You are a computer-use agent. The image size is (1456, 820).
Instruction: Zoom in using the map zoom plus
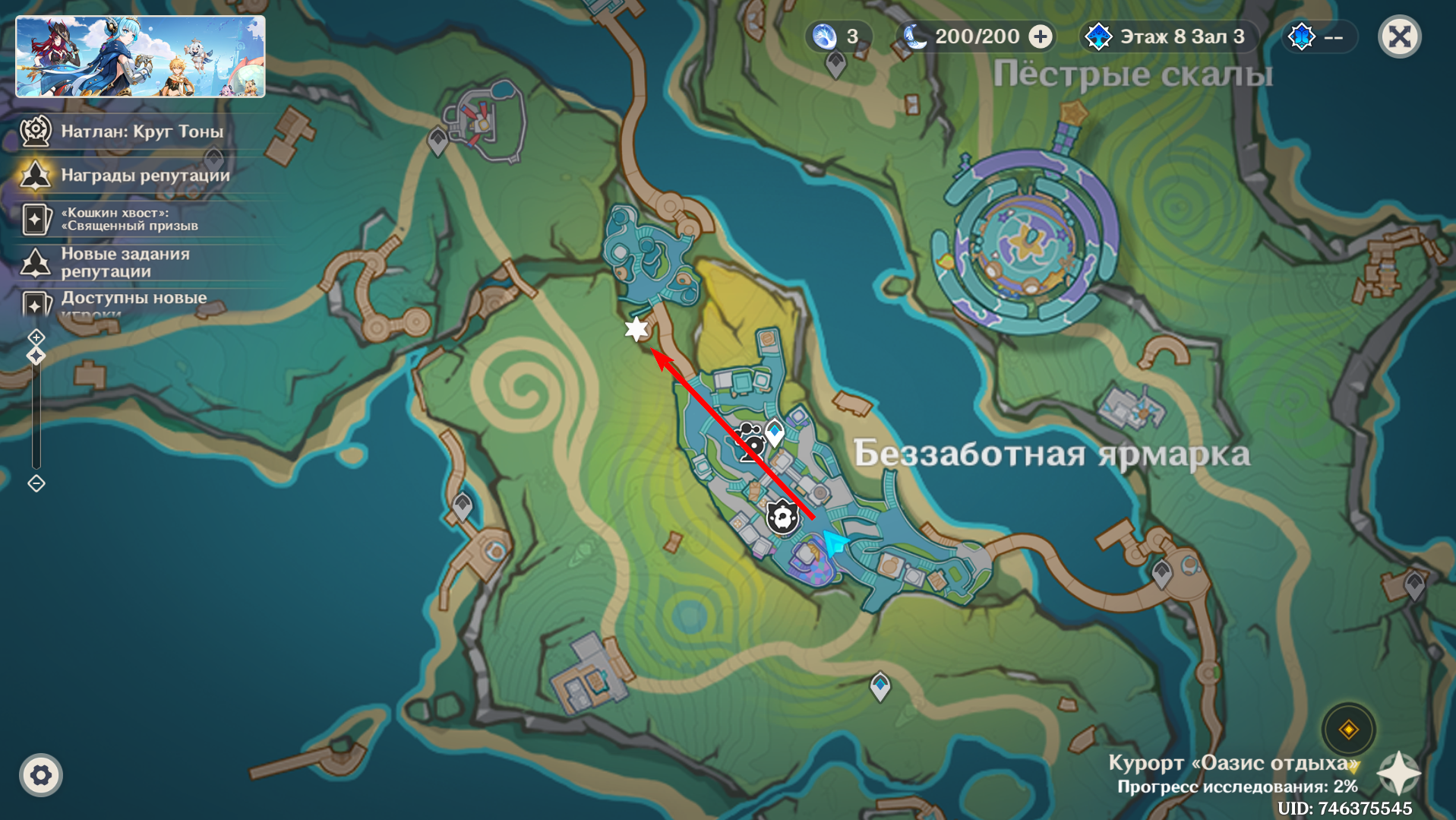point(36,337)
